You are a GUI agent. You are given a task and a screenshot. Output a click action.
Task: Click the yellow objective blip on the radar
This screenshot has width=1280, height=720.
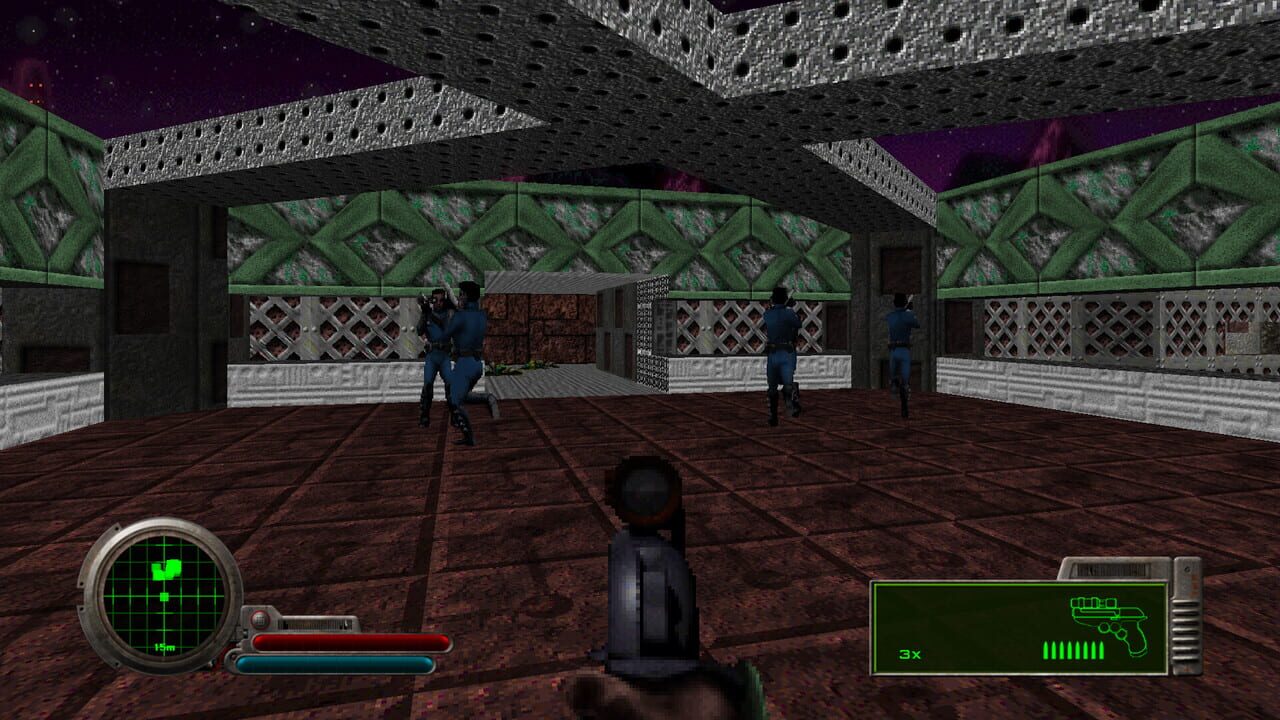167,570
